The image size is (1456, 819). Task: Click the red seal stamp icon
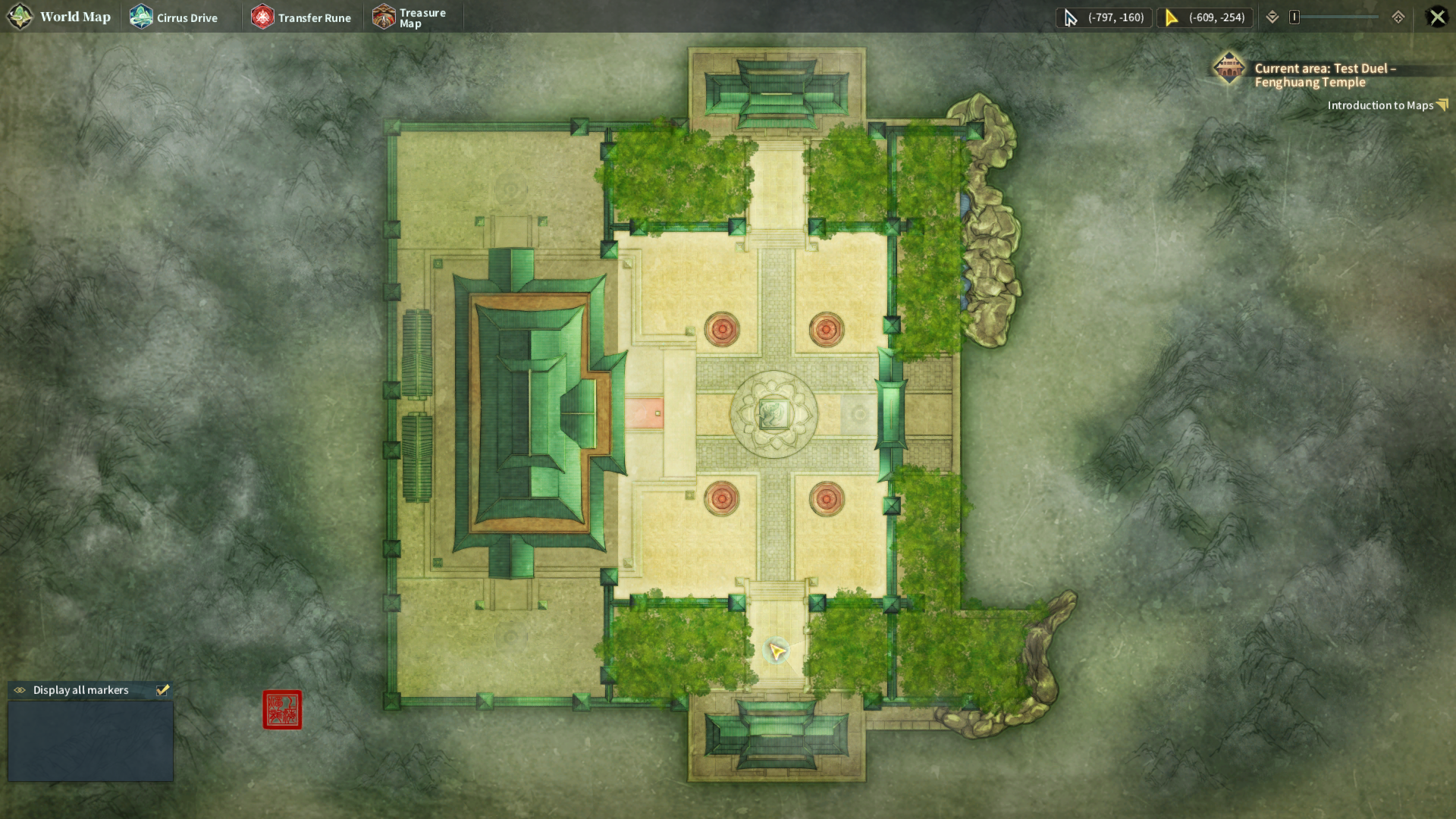click(x=282, y=710)
